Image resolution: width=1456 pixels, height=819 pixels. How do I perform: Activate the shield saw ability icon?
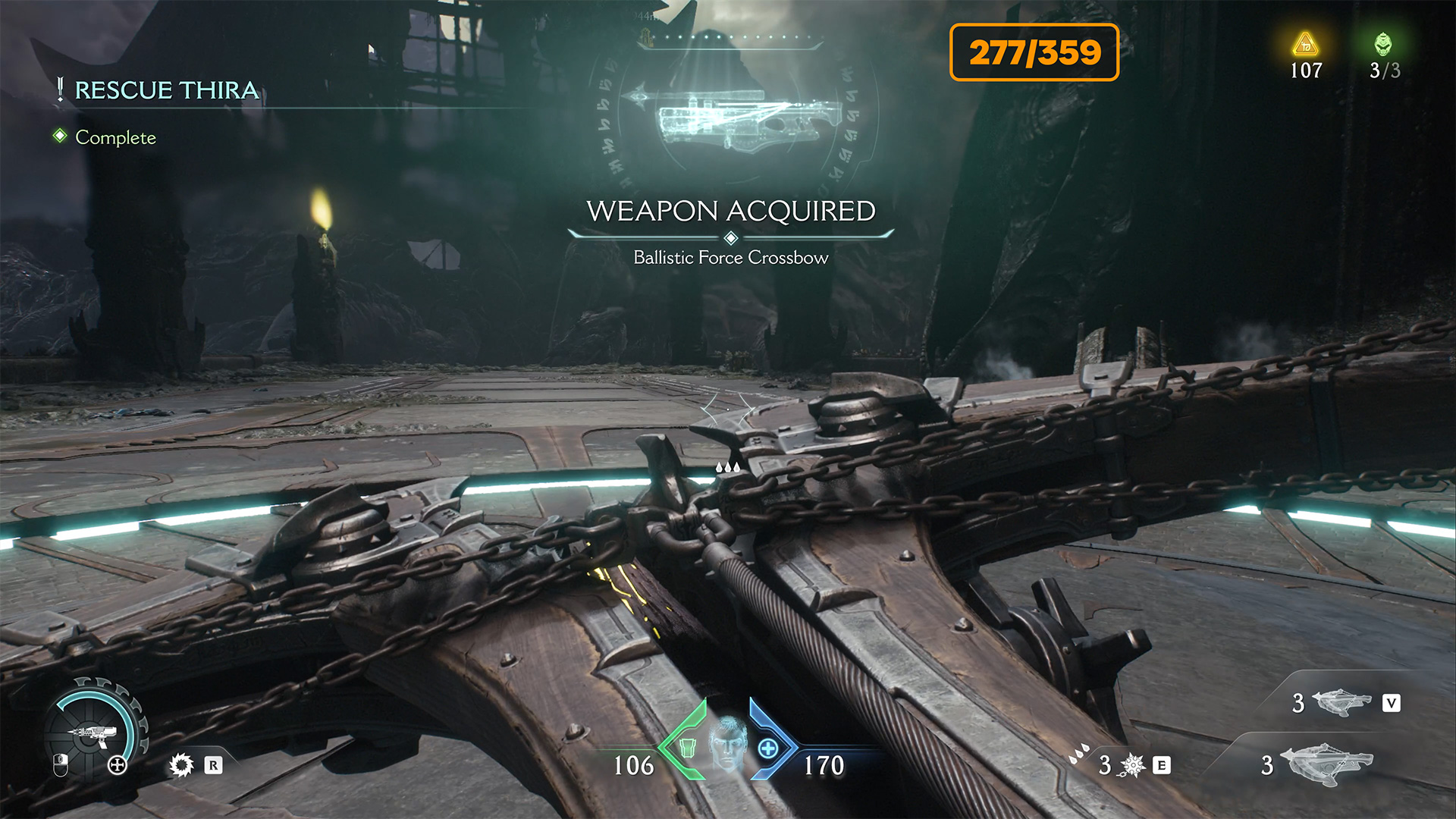point(181,765)
